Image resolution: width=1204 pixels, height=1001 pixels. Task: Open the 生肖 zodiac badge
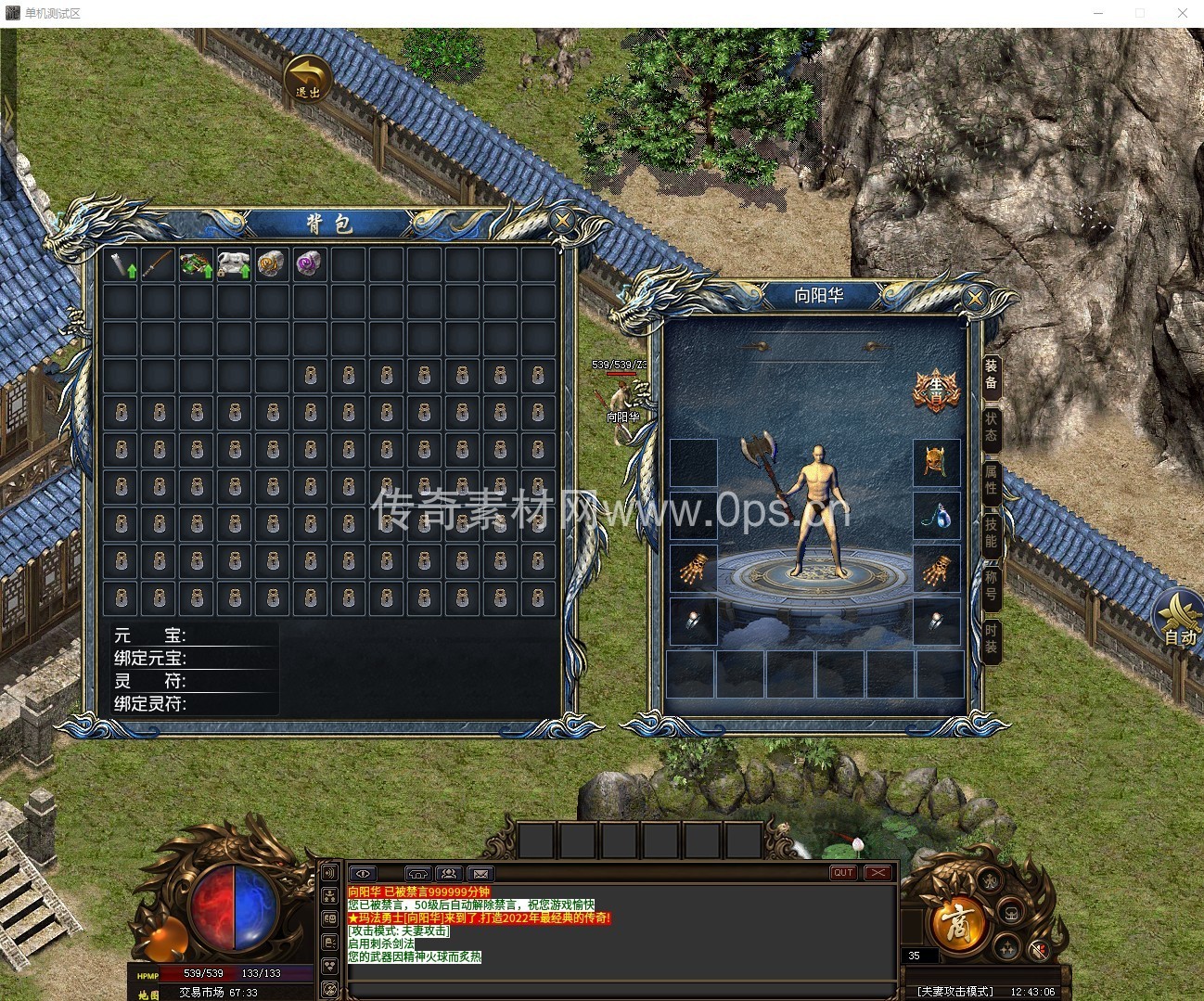click(x=934, y=390)
